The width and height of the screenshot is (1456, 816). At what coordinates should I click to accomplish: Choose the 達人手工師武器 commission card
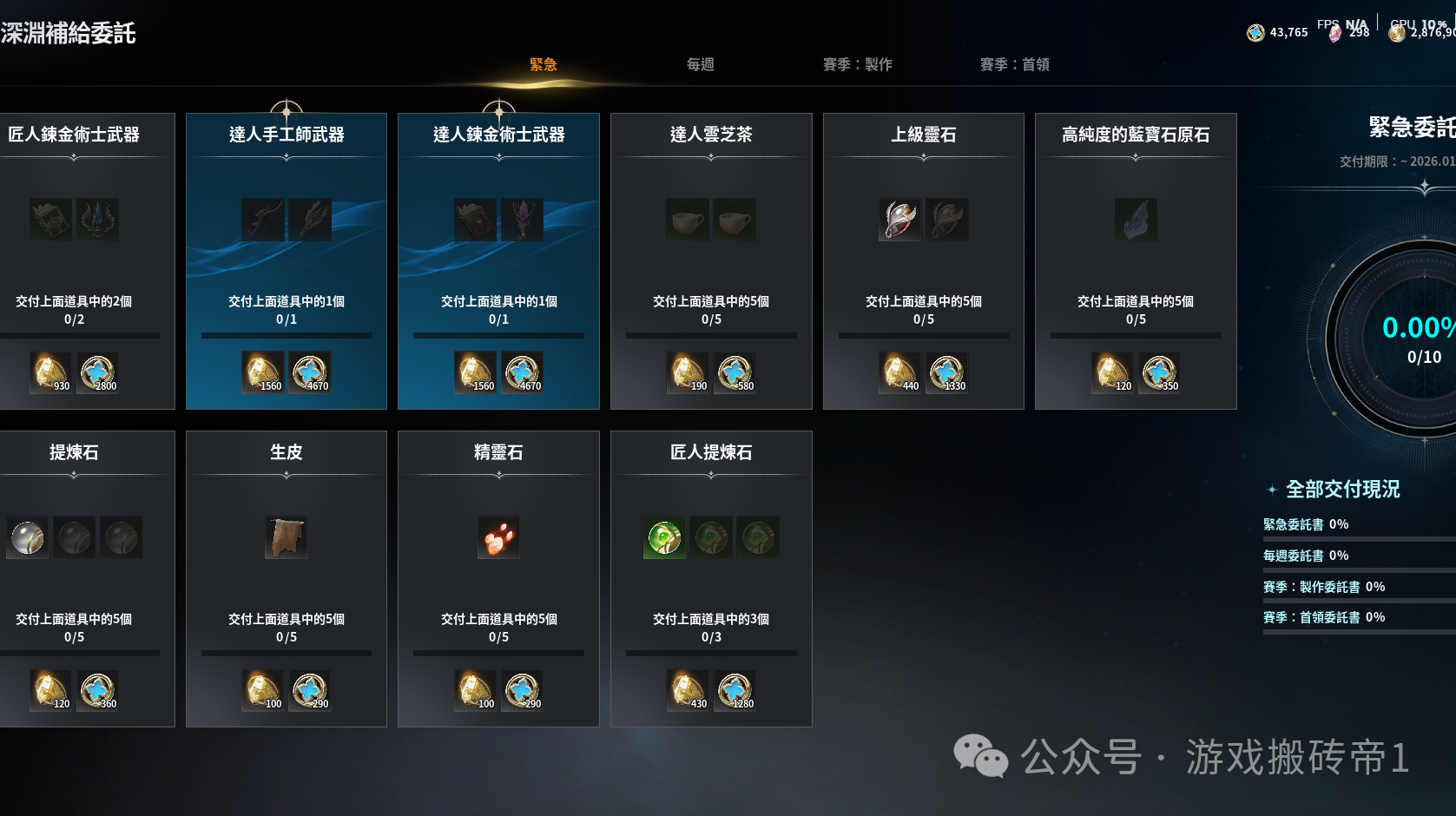coord(287,260)
